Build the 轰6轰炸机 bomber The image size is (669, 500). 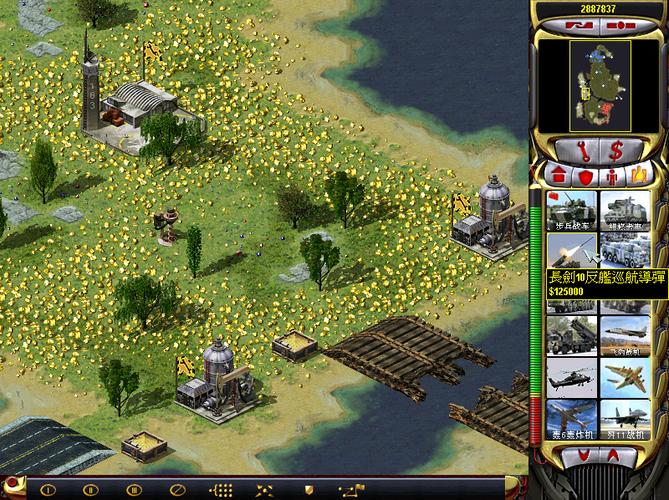pyautogui.click(x=571, y=422)
